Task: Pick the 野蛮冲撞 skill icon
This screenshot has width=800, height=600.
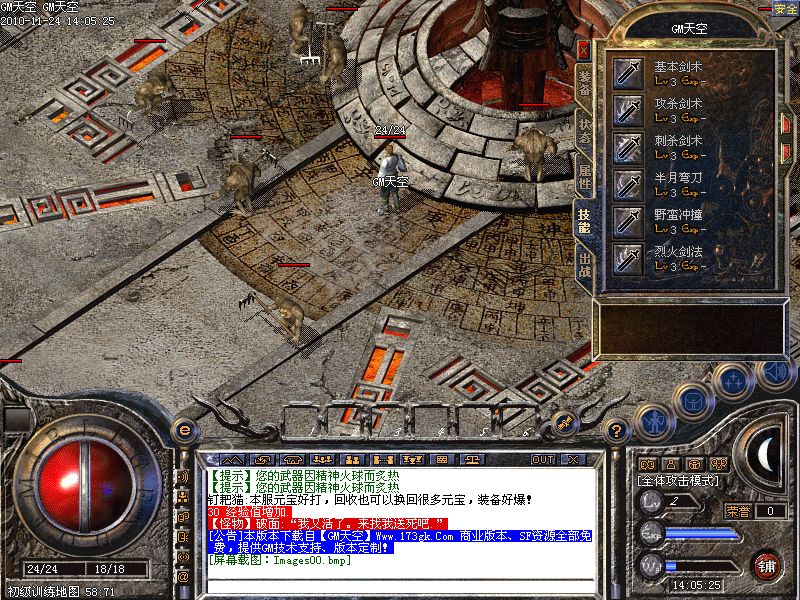Action: [628, 221]
